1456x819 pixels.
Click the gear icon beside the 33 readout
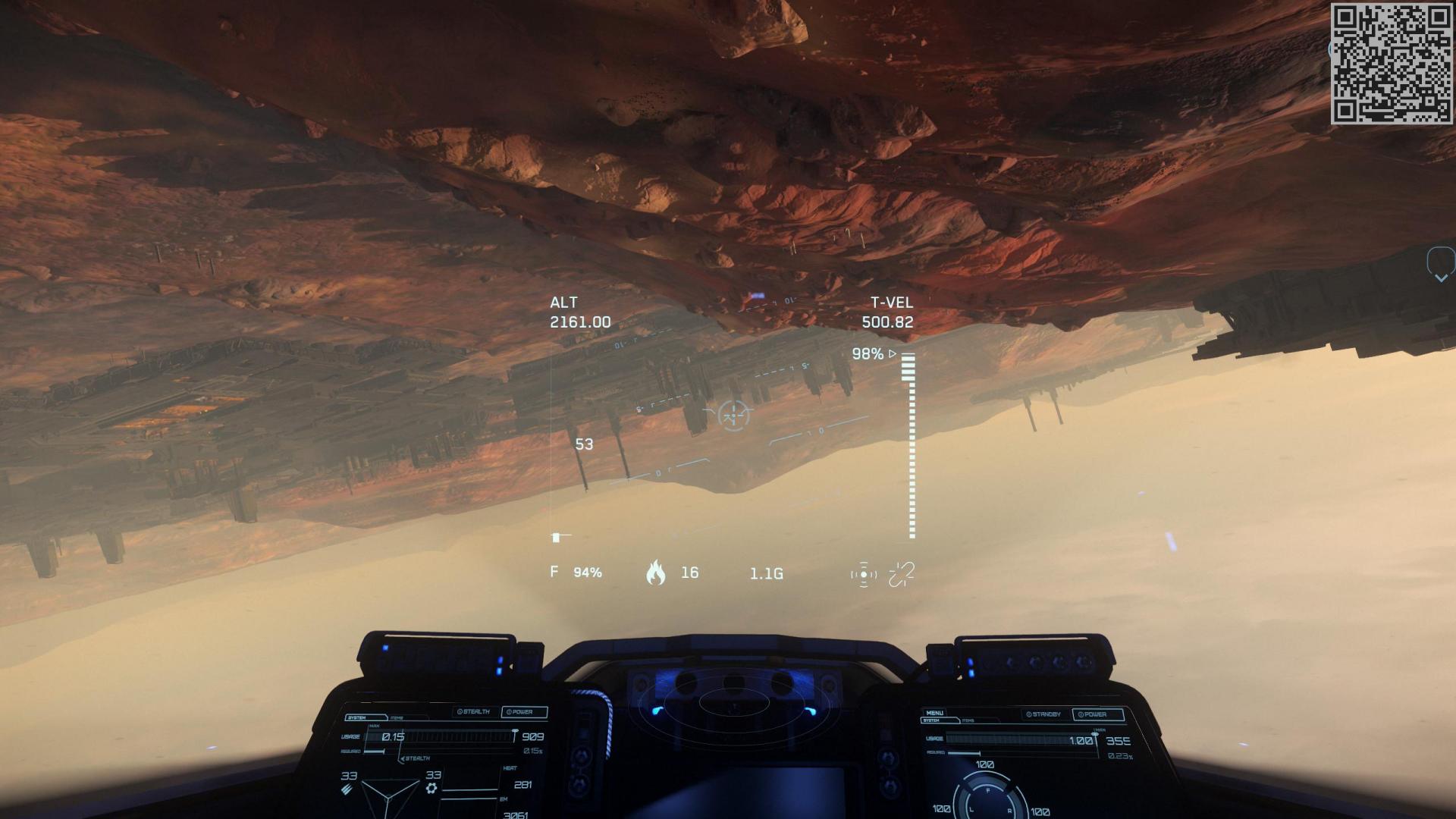(431, 789)
